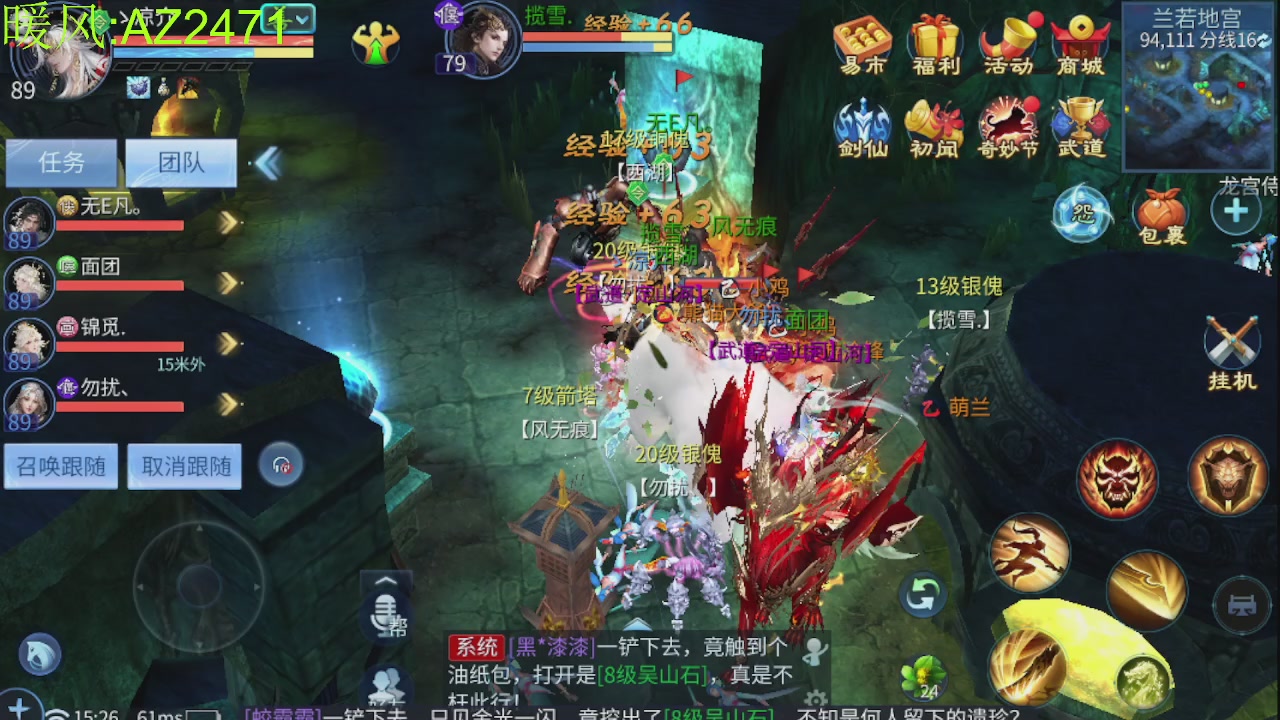Click teammate 锦觅's health bar

pyautogui.click(x=120, y=348)
